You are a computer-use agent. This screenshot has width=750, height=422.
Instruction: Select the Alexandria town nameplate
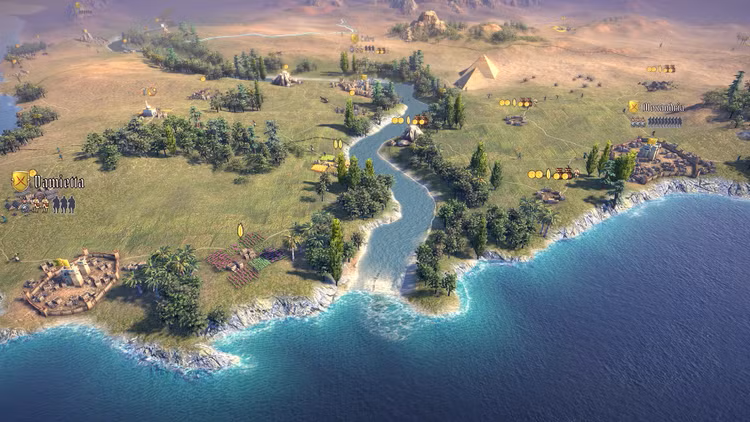tap(663, 107)
